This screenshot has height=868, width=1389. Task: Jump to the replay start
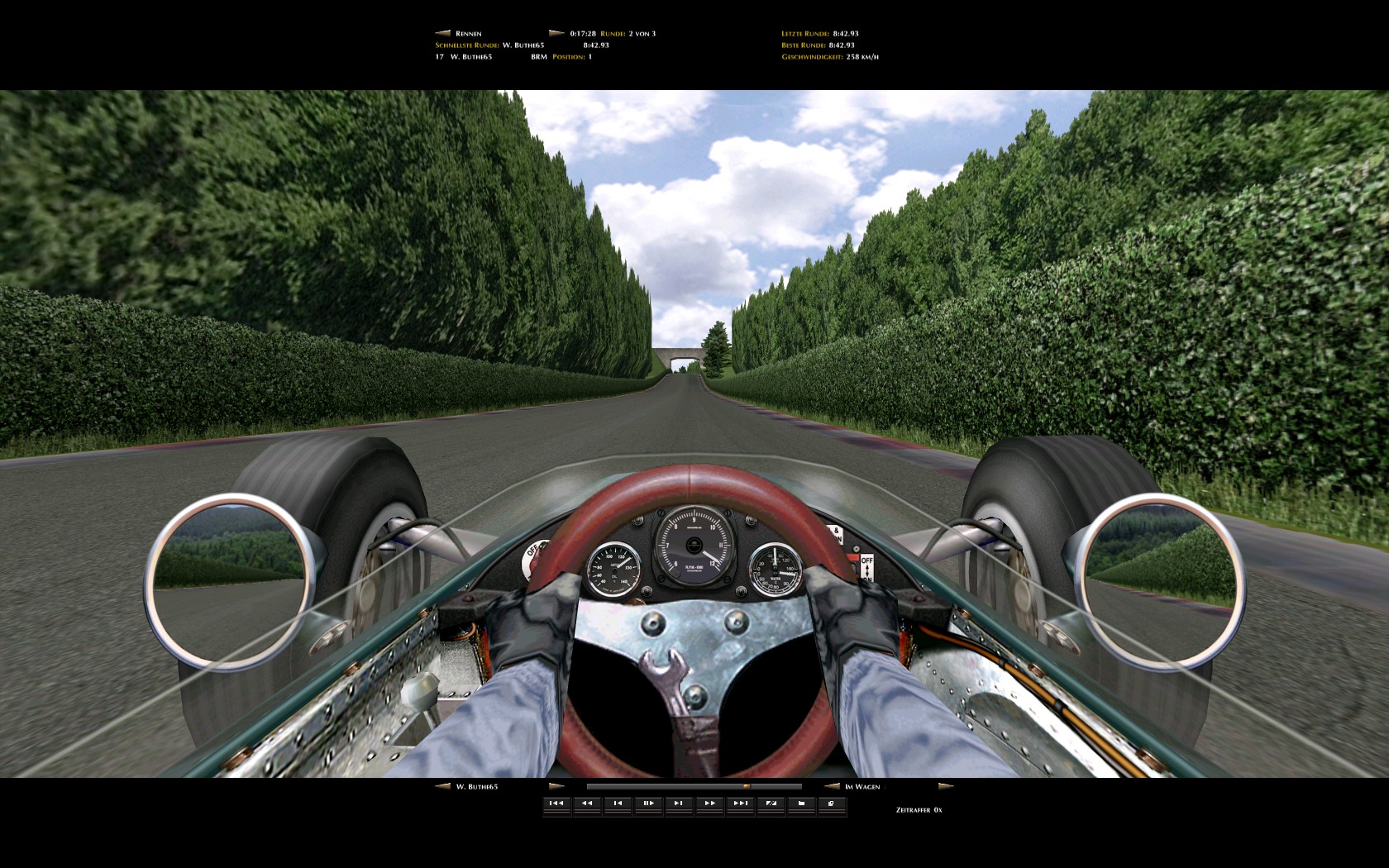coord(556,804)
